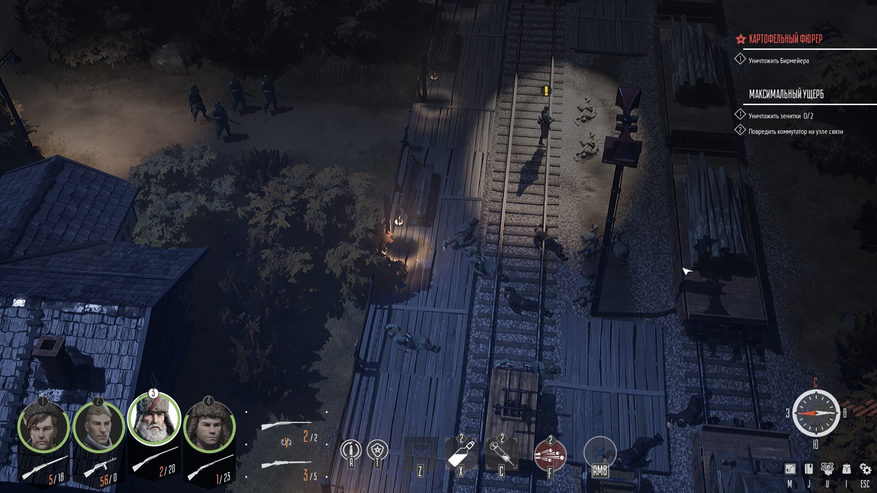Select the fourth partisan in fur hat

(209, 426)
